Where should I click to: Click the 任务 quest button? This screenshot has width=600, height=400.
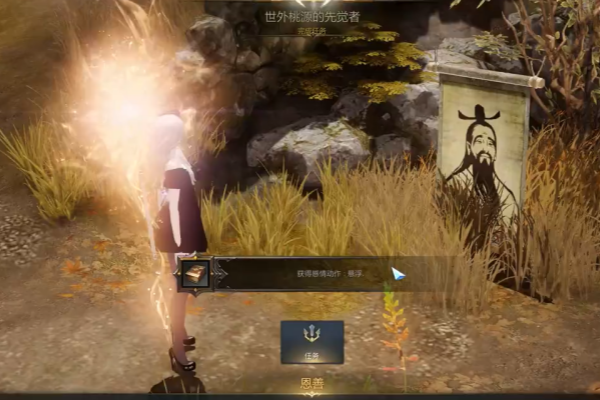tap(312, 341)
